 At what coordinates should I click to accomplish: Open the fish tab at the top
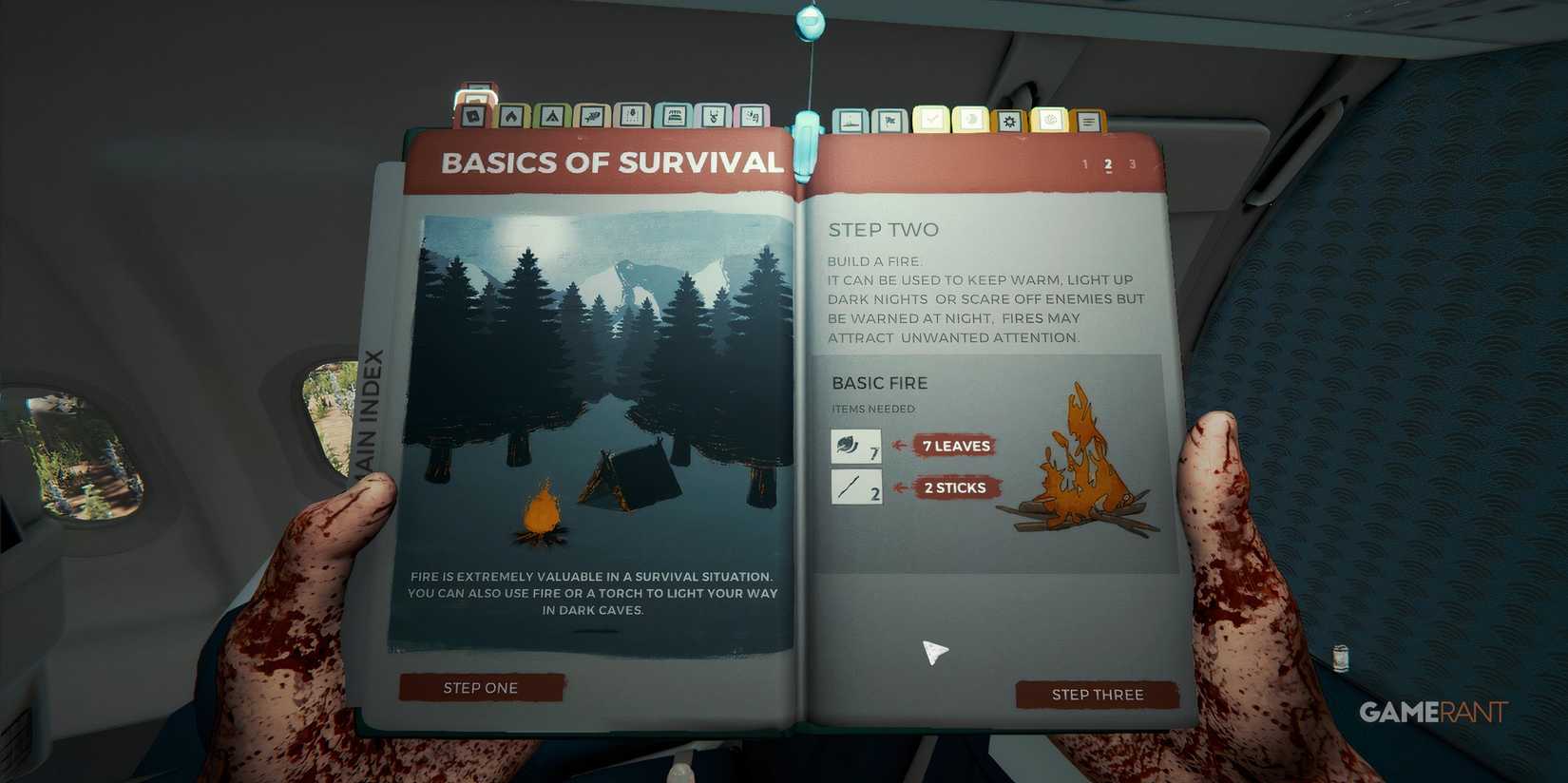pyautogui.click(x=592, y=117)
